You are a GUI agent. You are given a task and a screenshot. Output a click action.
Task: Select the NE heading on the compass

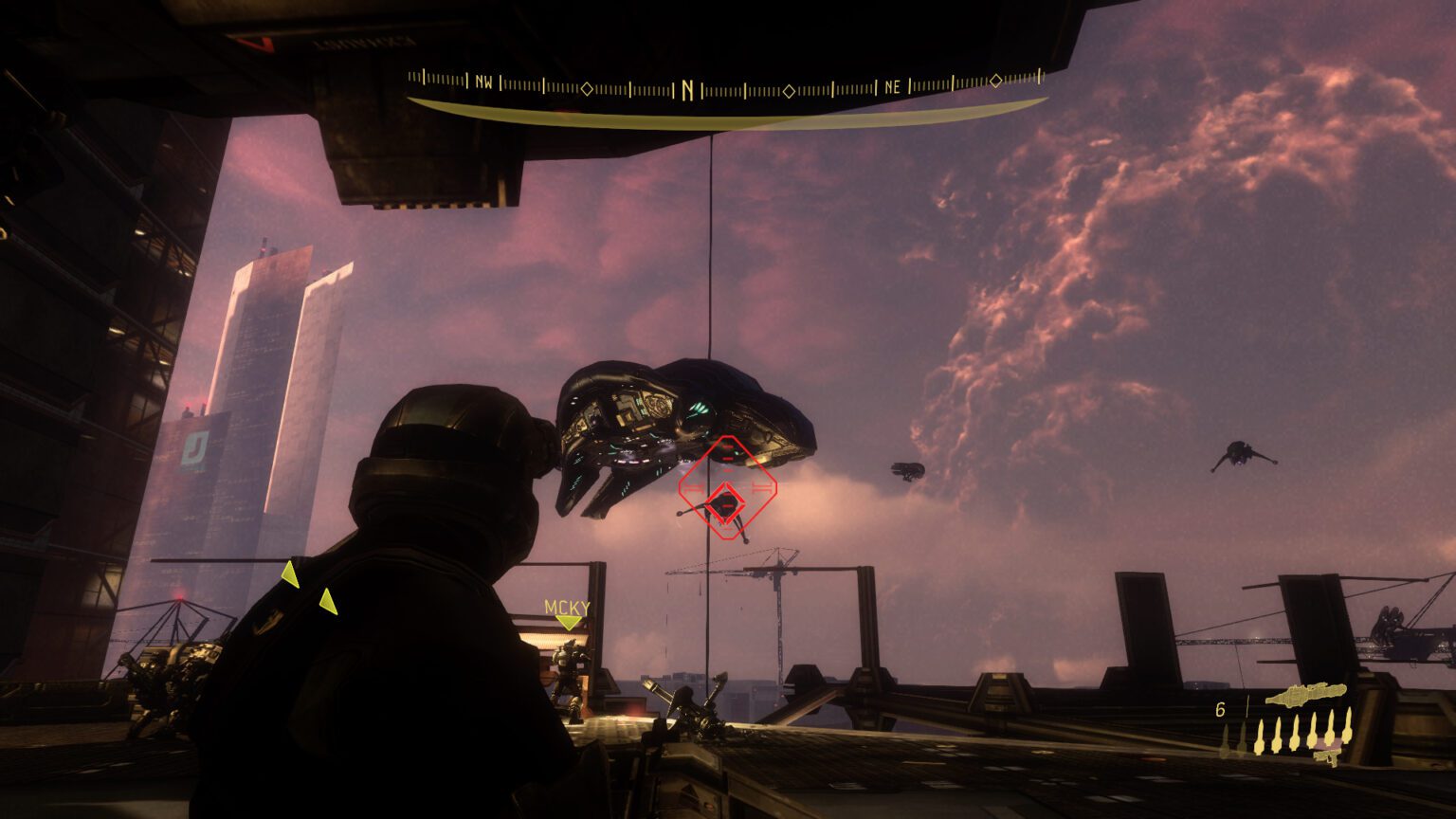pyautogui.click(x=892, y=87)
